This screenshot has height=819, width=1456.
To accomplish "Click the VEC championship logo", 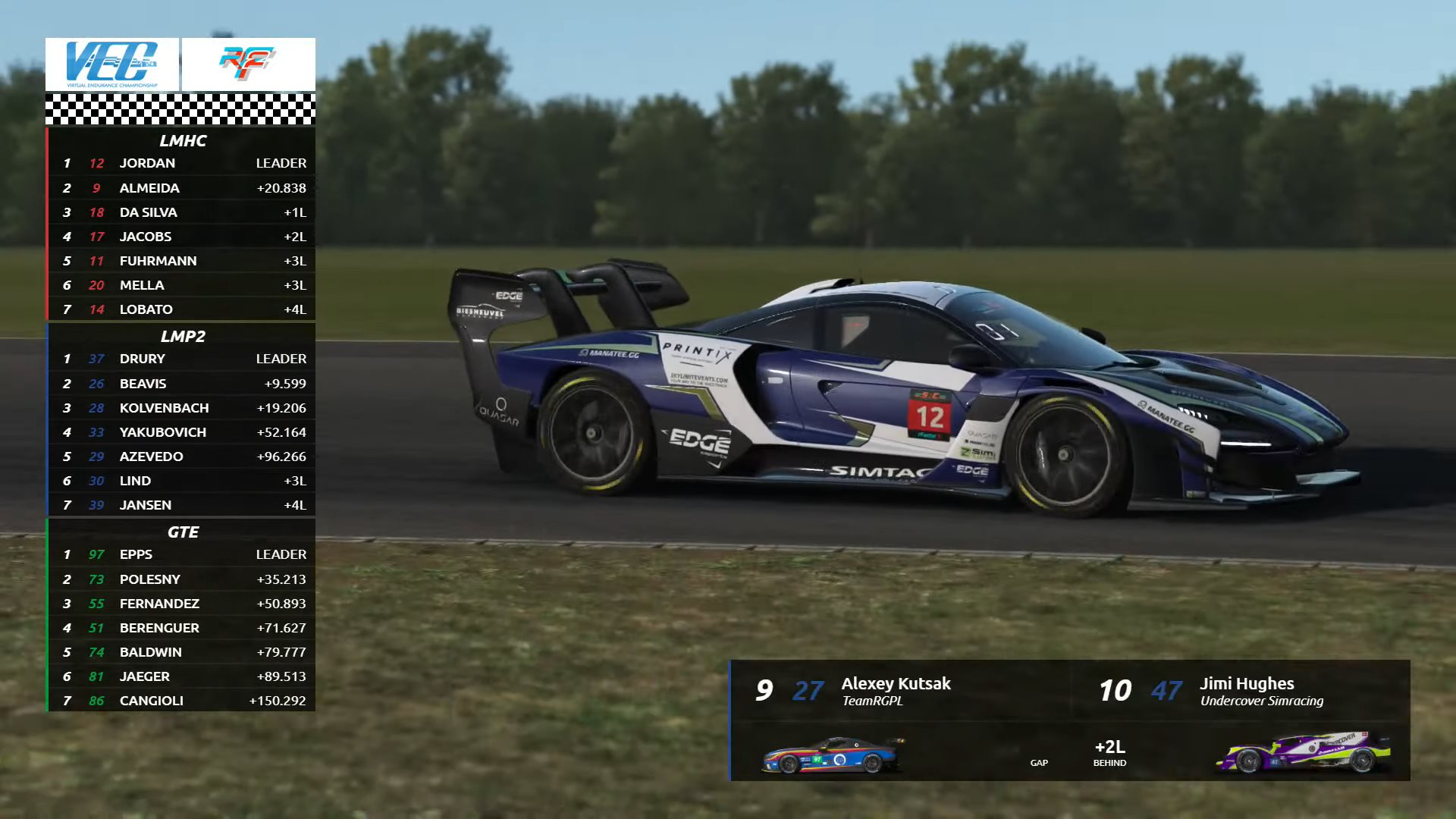I will (112, 64).
